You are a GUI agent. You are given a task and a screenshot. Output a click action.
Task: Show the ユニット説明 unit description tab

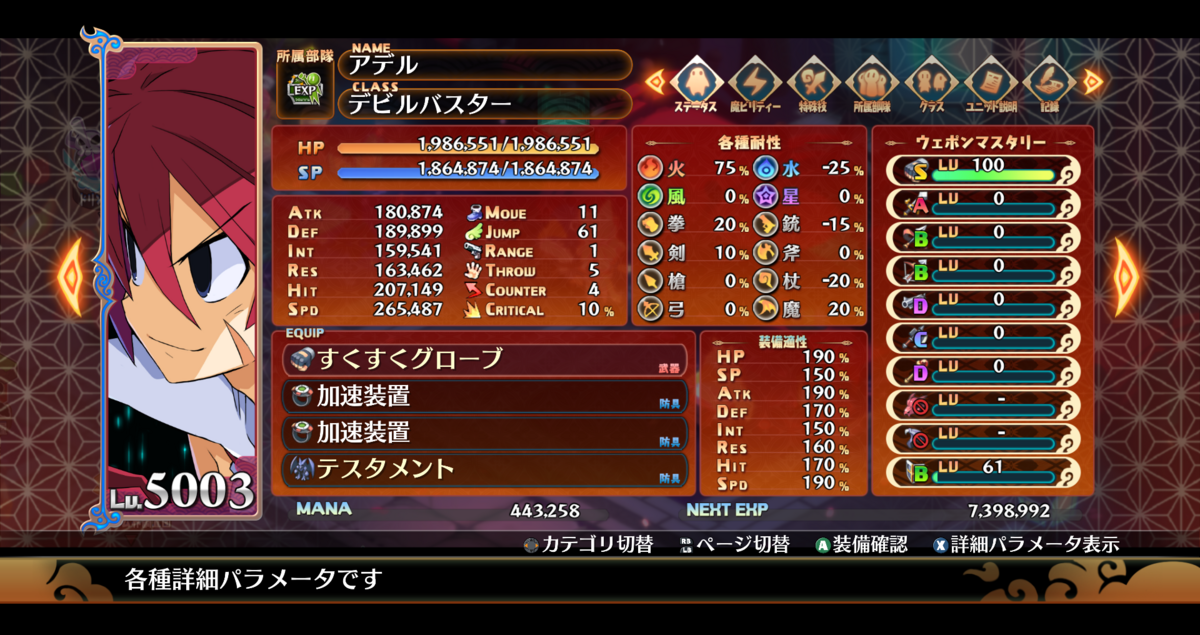pyautogui.click(x=990, y=82)
